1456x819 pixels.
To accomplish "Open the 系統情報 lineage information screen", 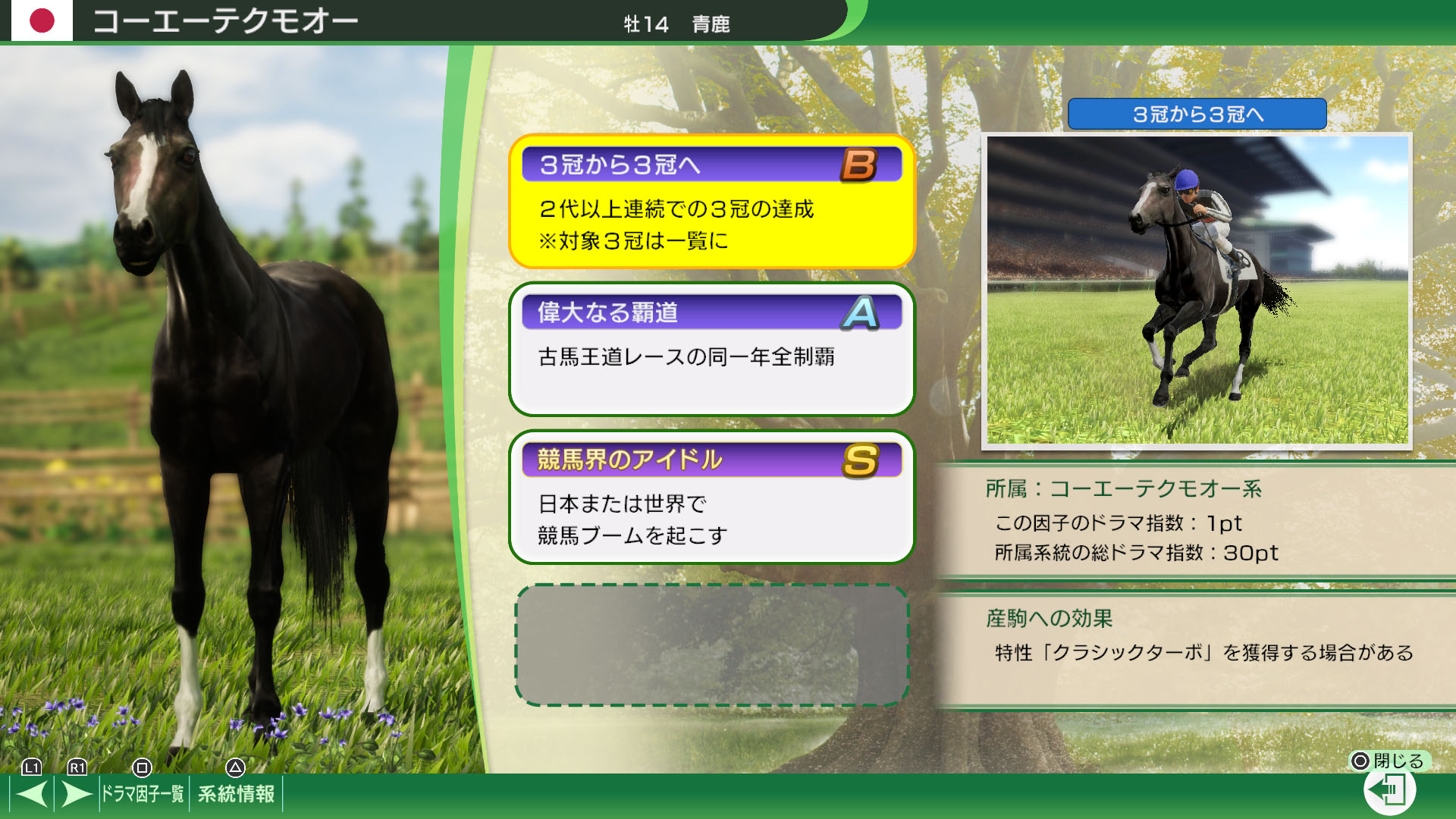I will pyautogui.click(x=237, y=793).
